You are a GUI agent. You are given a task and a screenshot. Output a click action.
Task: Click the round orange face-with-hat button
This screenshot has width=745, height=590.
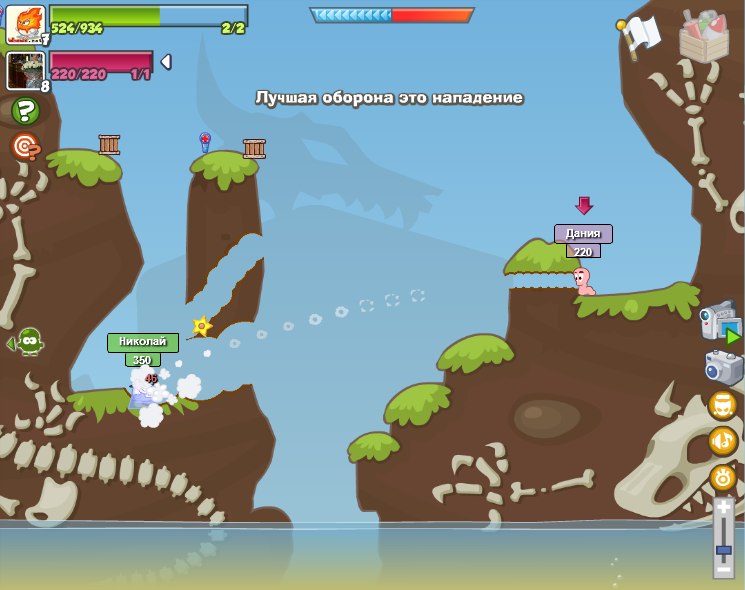[x=722, y=405]
